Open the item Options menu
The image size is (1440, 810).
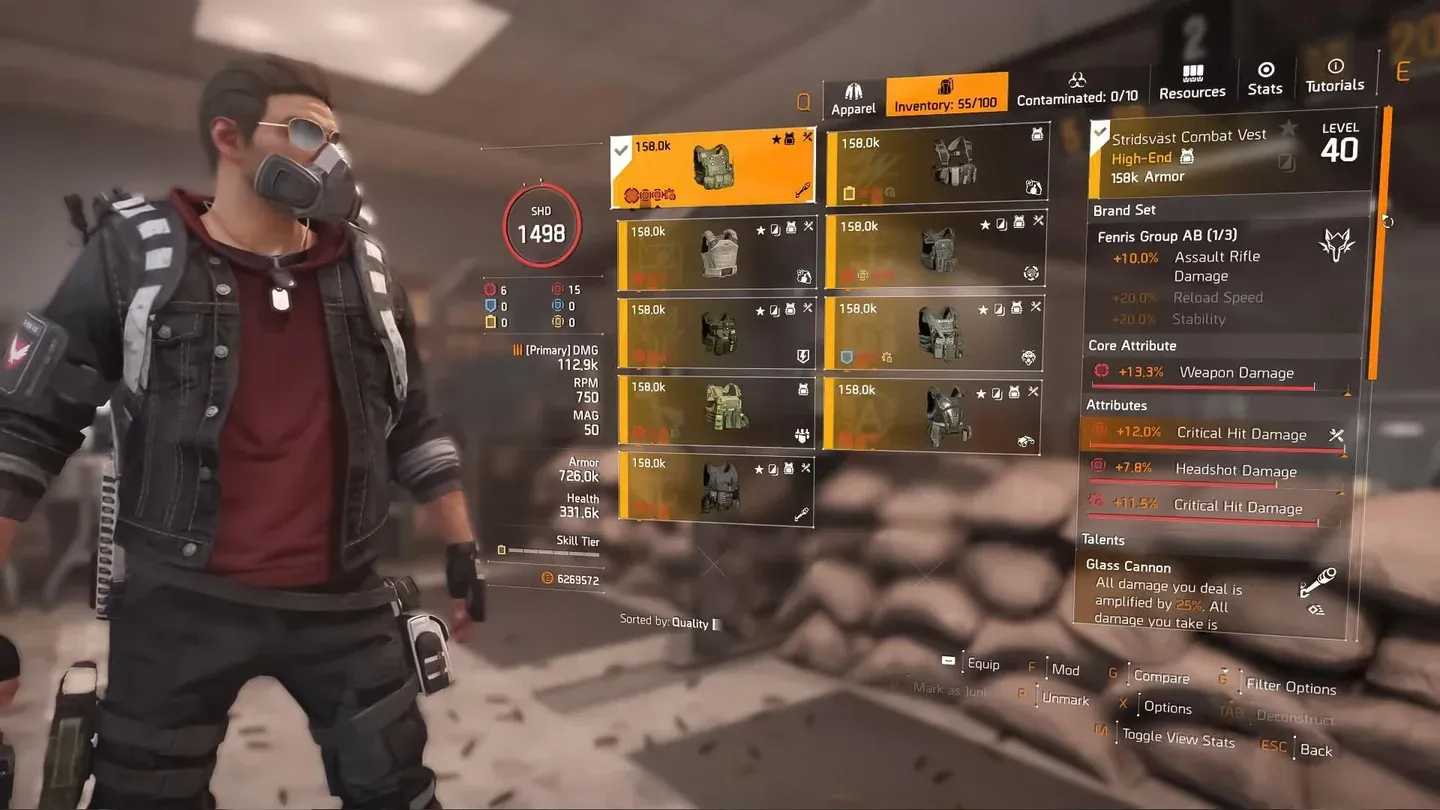[x=1167, y=707]
